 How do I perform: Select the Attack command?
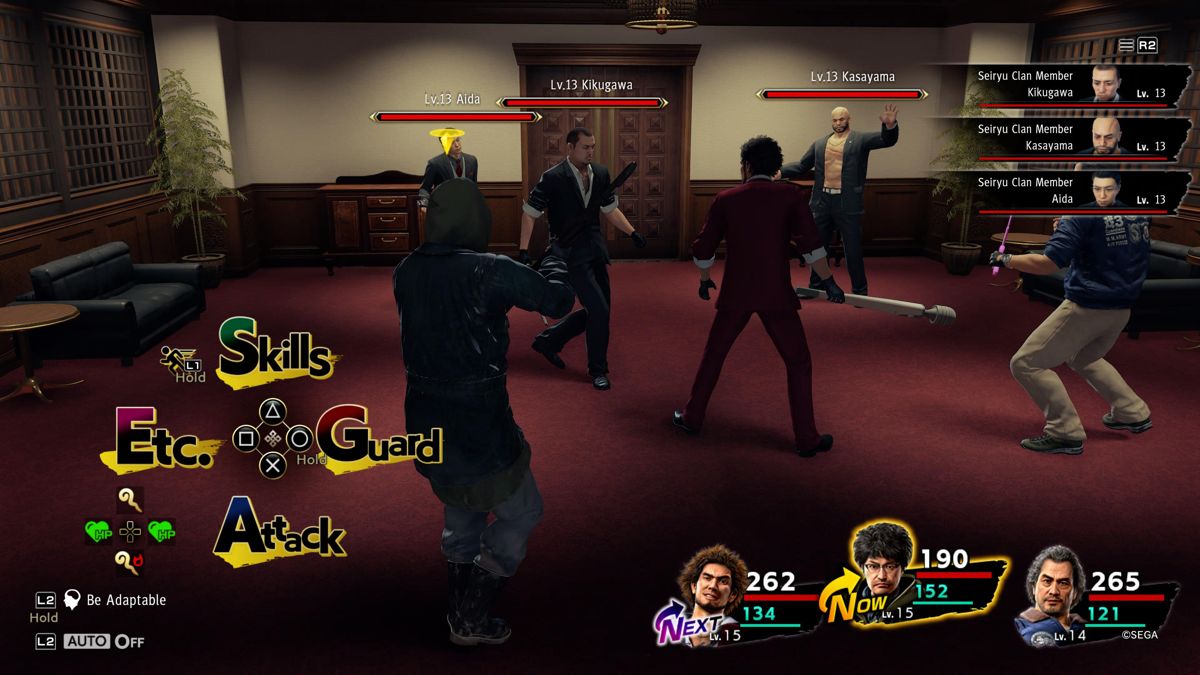click(x=280, y=531)
